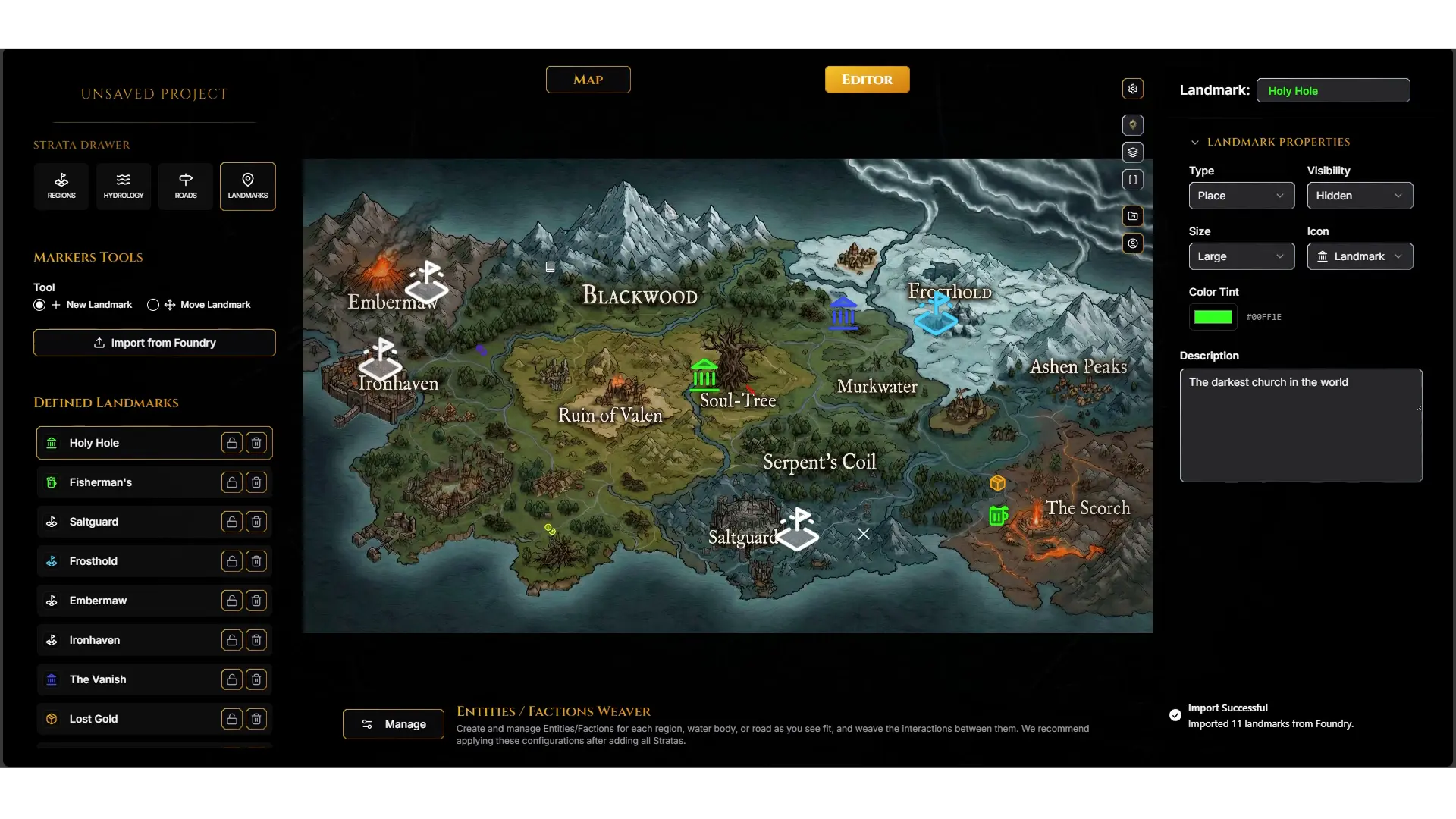
Task: Change the Visibility dropdown from Hidden
Action: pyautogui.click(x=1360, y=196)
